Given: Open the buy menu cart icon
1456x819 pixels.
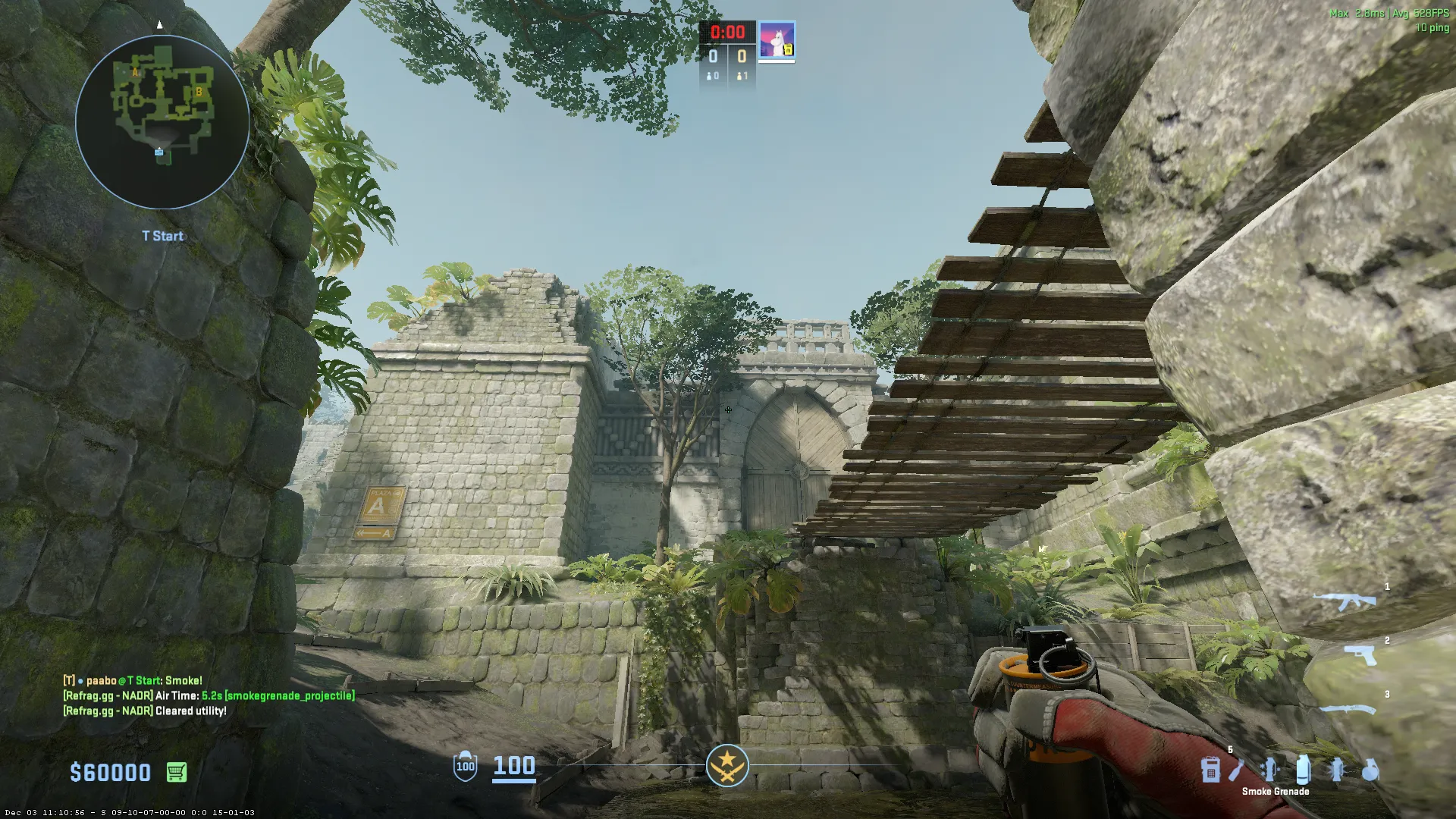Looking at the screenshot, I should [176, 772].
